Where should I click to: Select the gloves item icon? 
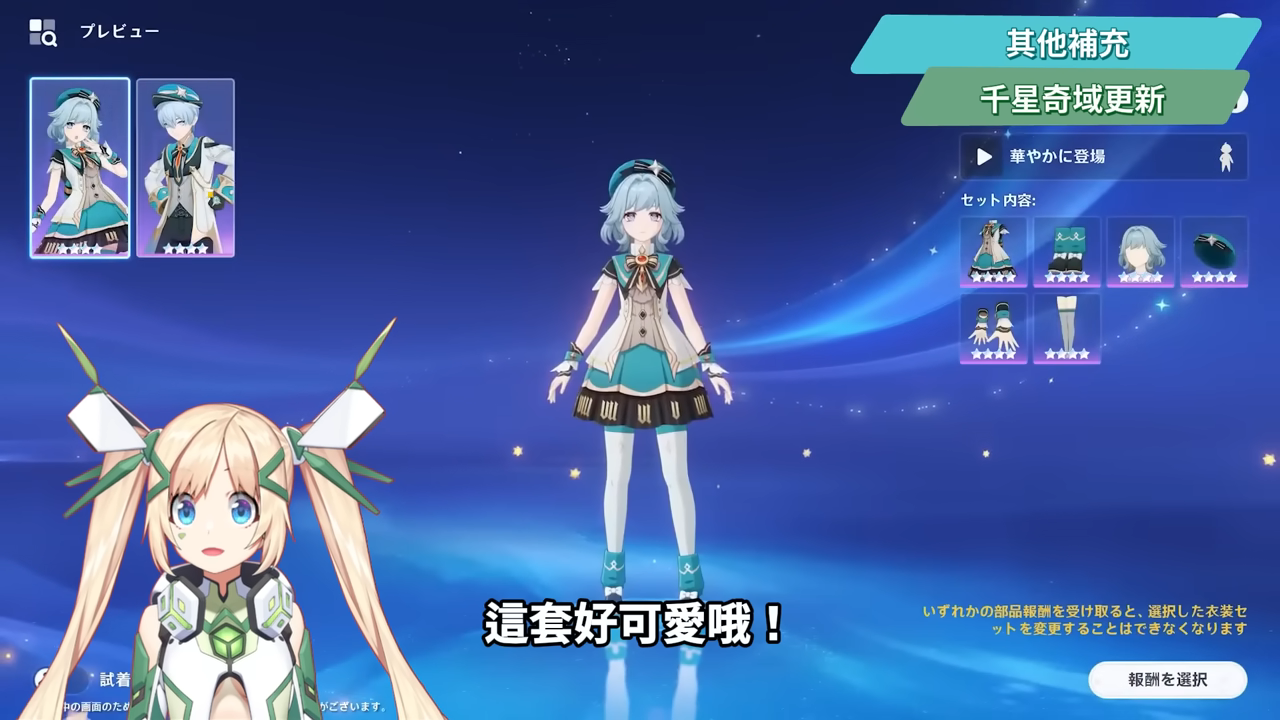993,330
